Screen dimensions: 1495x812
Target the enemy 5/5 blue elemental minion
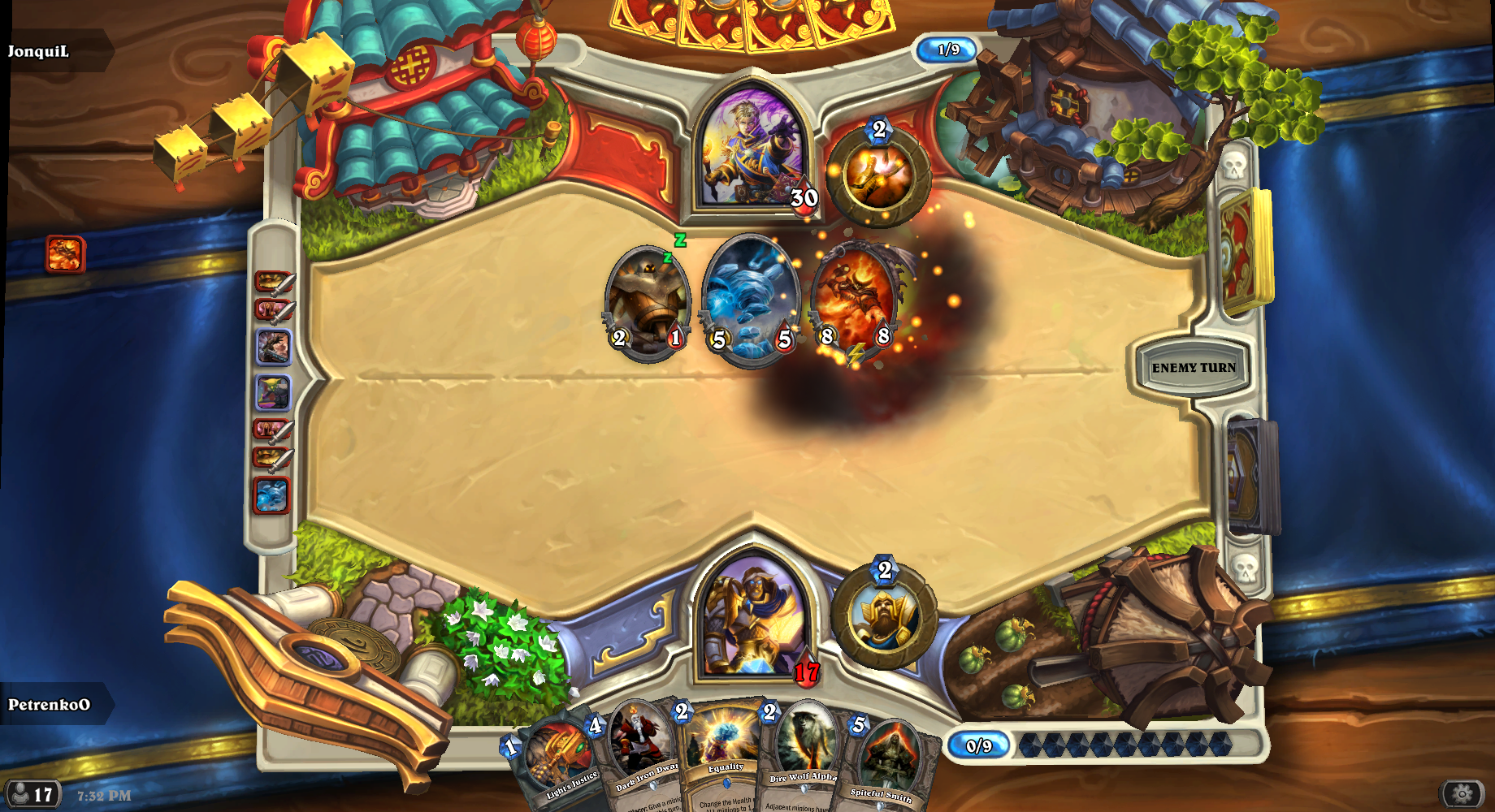click(x=750, y=300)
